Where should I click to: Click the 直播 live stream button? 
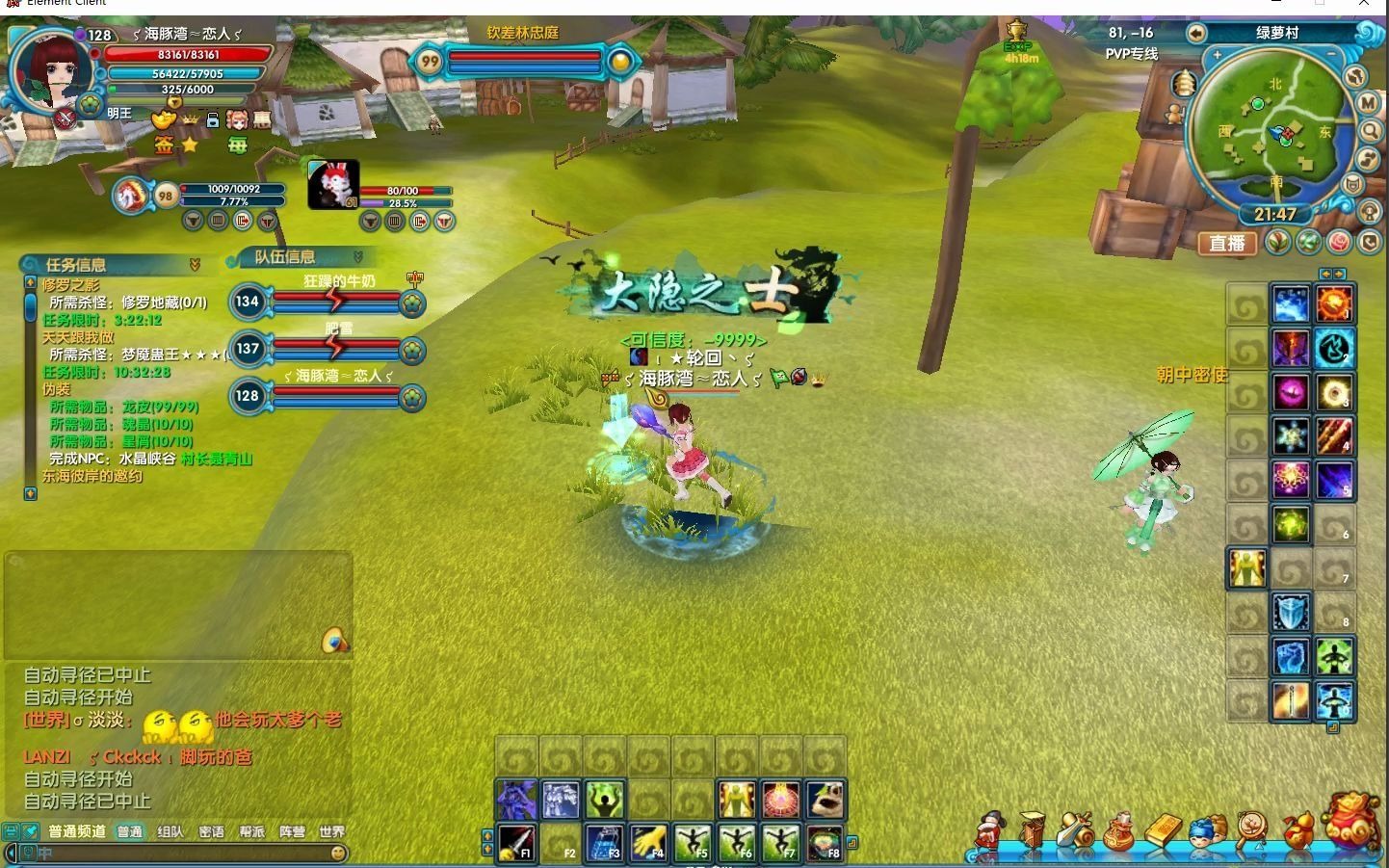pos(1226,244)
